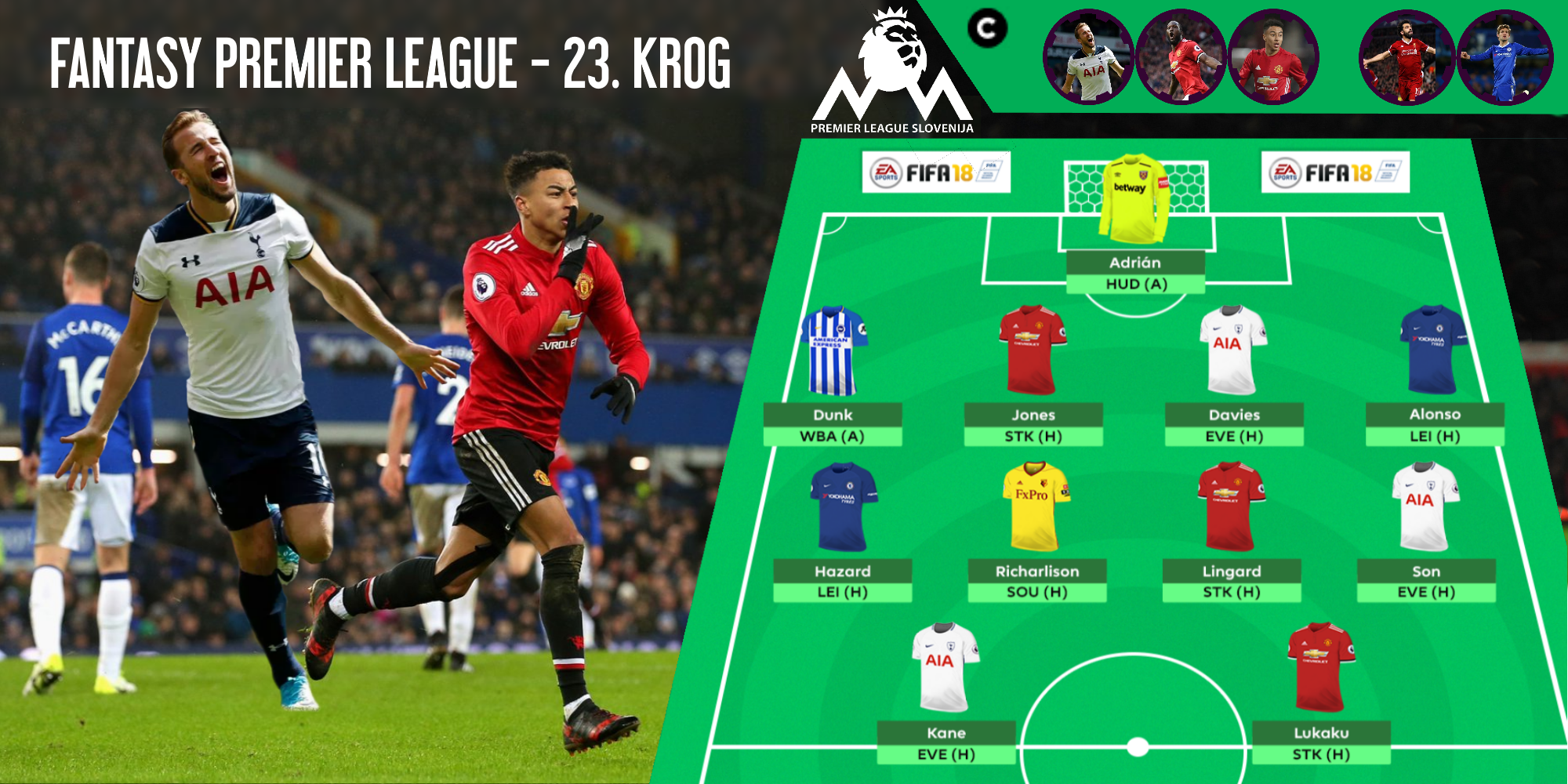Choose the Chelsea player circular portrait
The image size is (1568, 784).
(x=1504, y=56)
